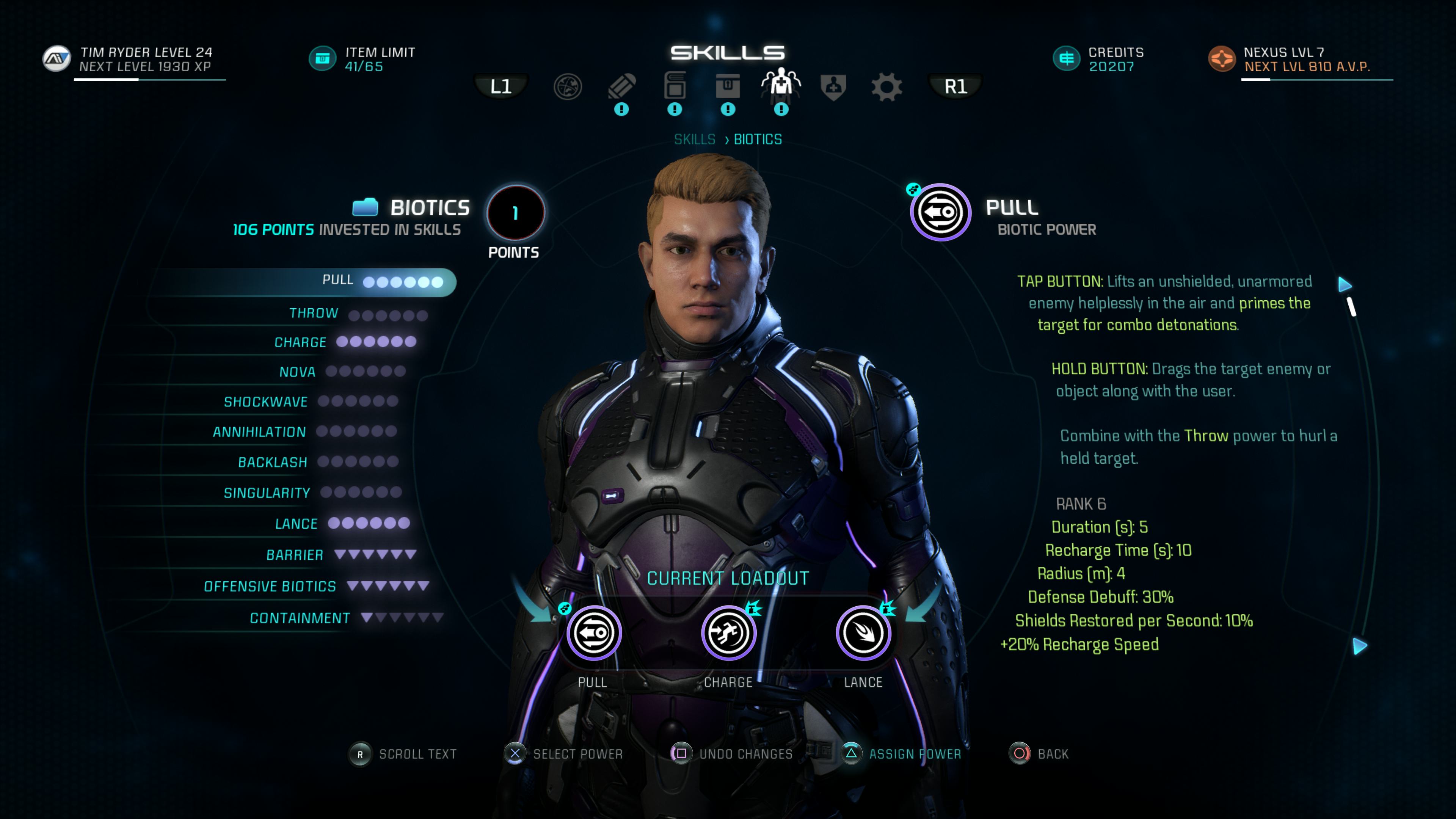1456x819 pixels.
Task: Go back to Skills in the breadcrumb
Action: coord(695,140)
